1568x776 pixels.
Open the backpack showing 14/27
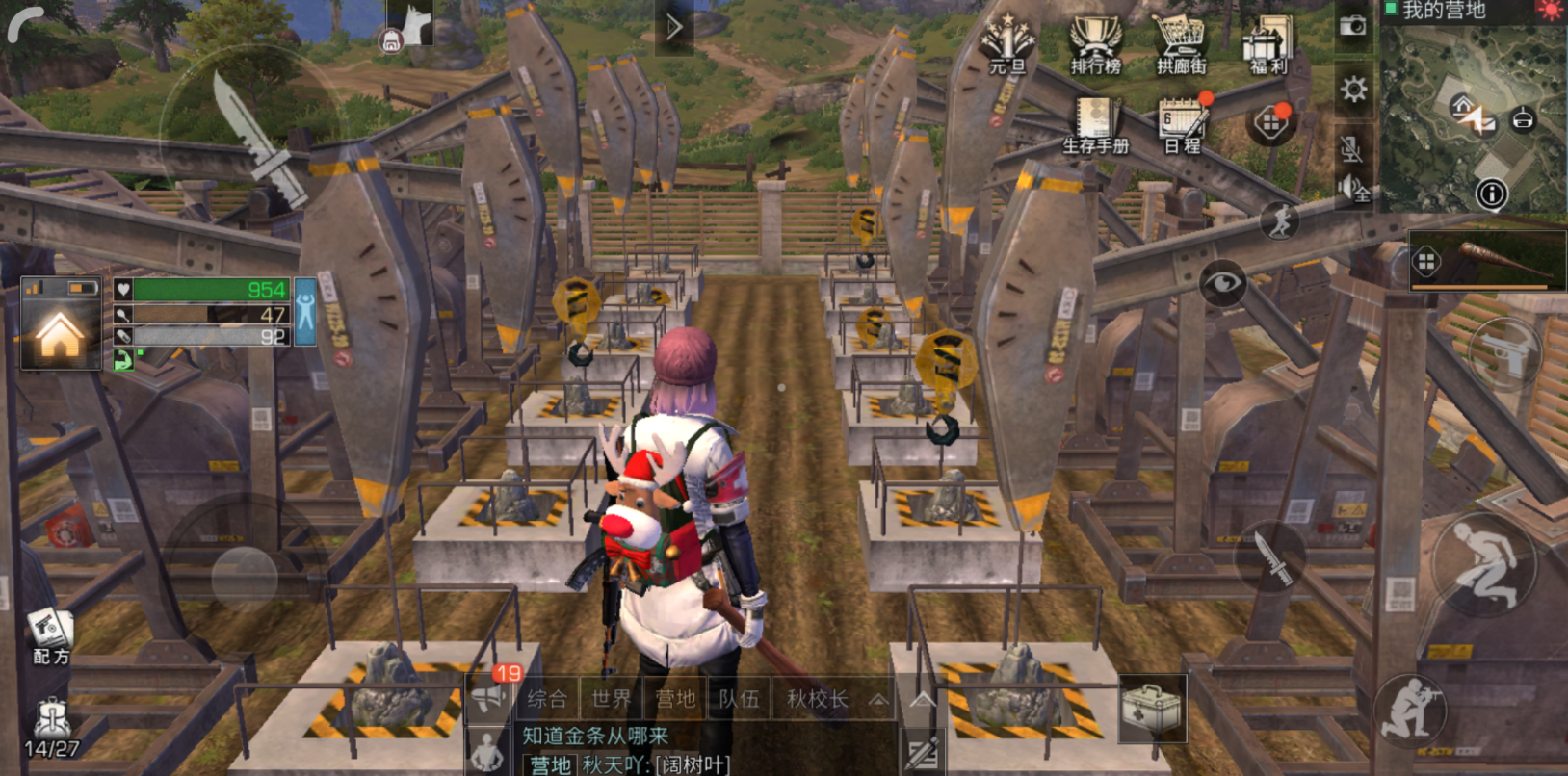coord(51,728)
